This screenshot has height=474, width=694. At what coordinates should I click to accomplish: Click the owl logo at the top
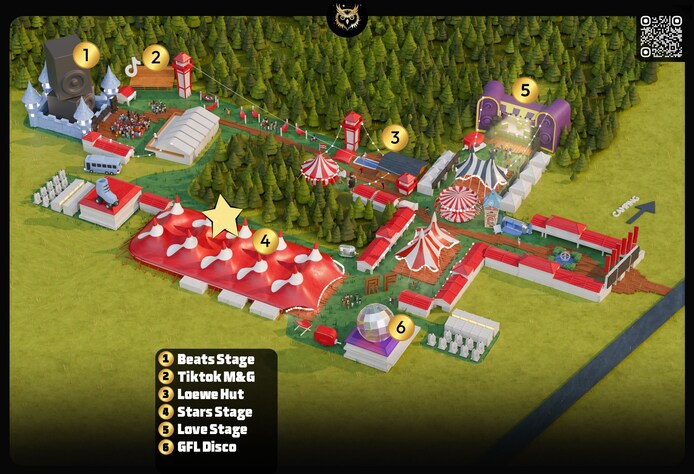[x=347, y=17]
